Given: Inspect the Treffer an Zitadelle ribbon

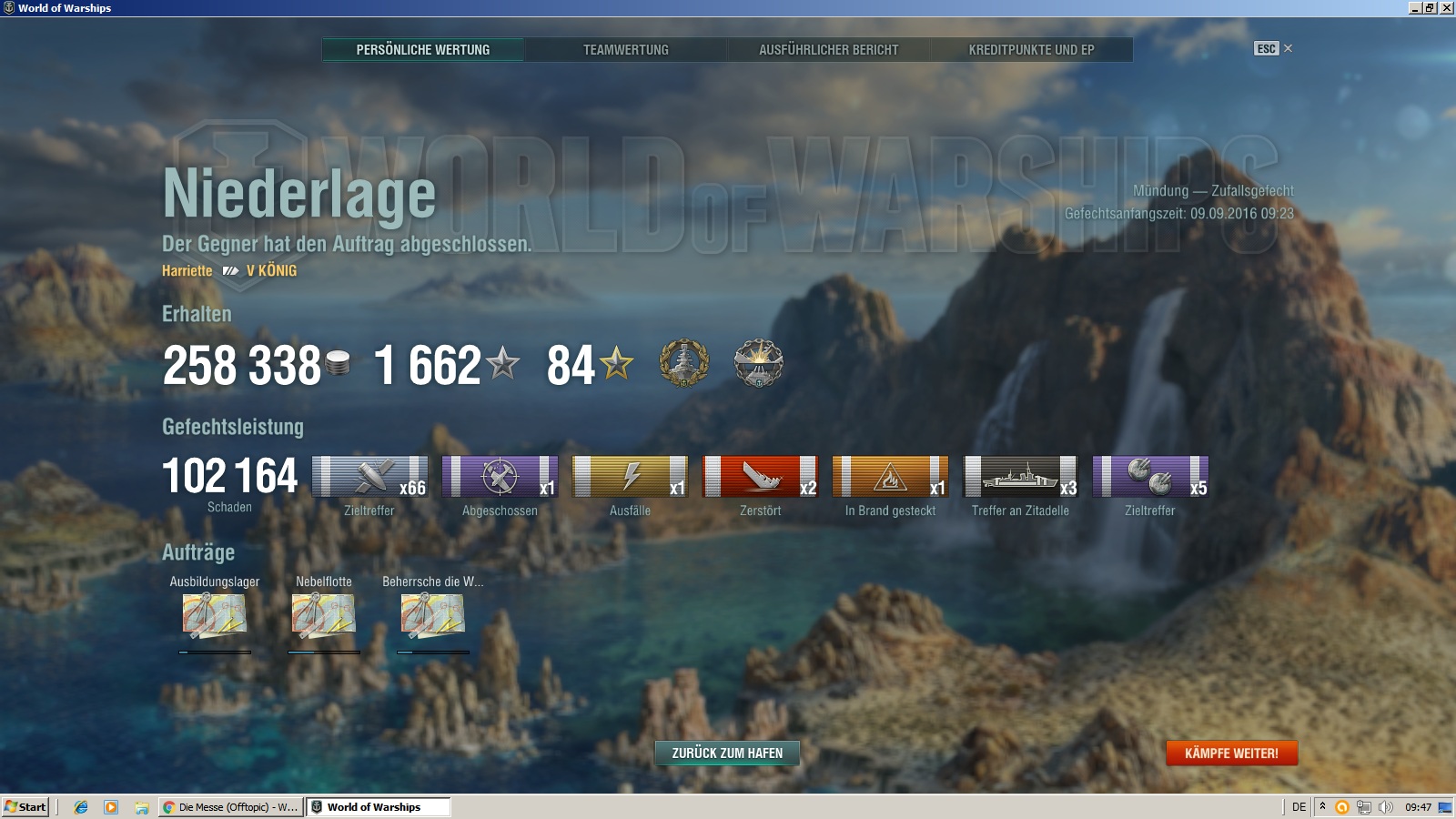Looking at the screenshot, I should [1020, 476].
